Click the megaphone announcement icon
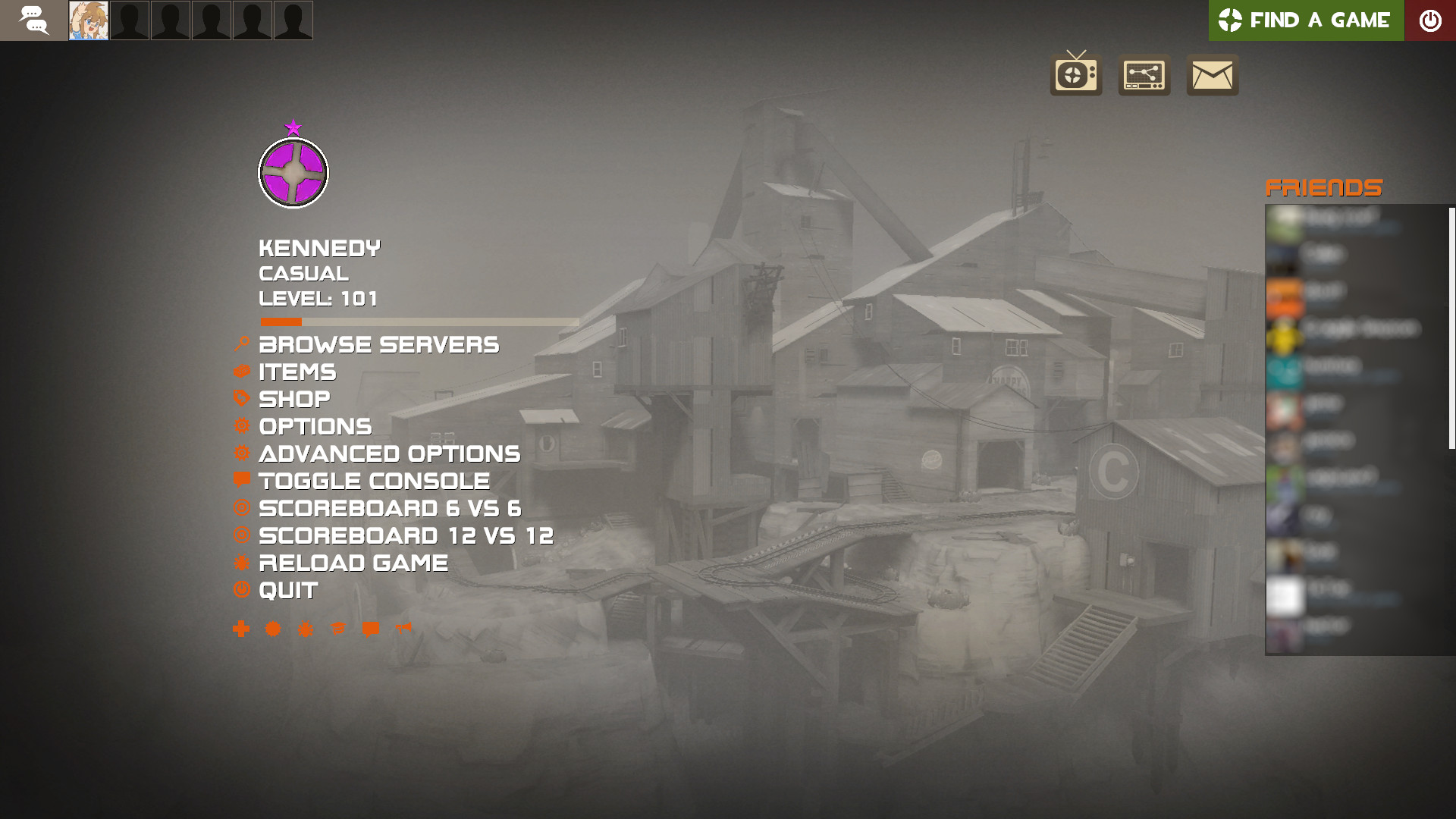The height and width of the screenshot is (819, 1456). click(x=402, y=629)
